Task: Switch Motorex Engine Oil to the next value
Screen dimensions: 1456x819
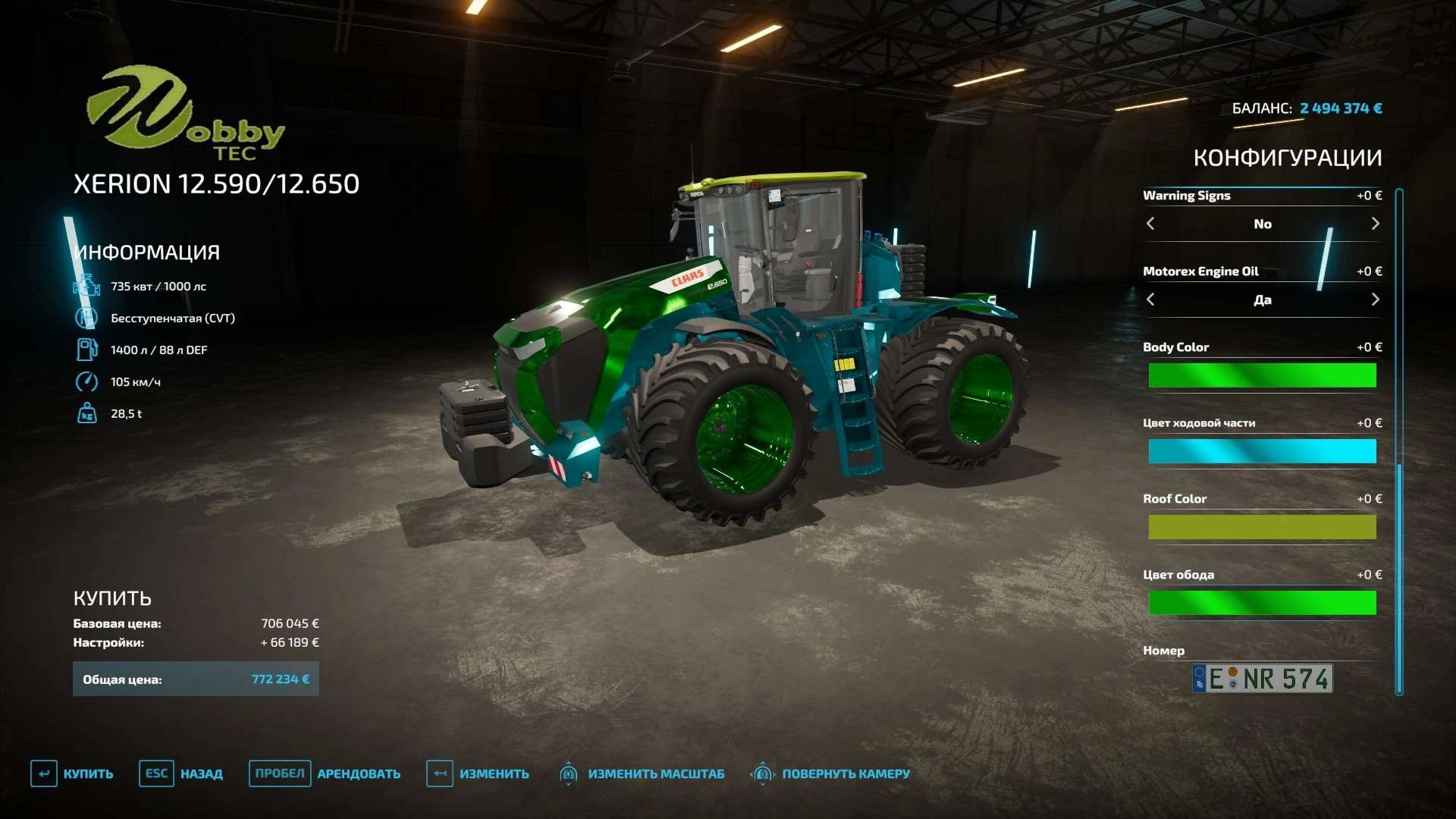Action: point(1375,300)
